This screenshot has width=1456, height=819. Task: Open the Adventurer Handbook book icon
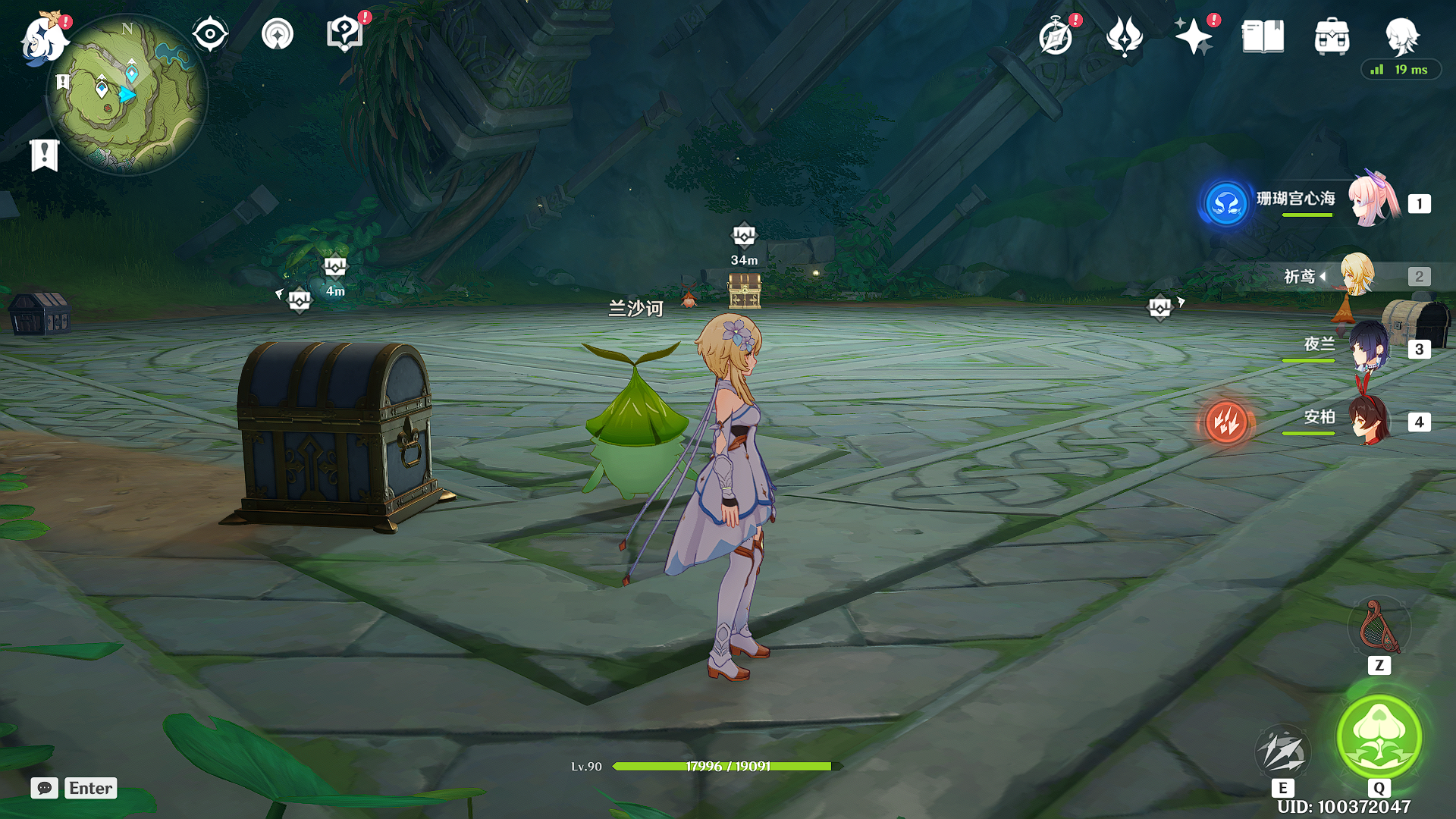click(1263, 36)
